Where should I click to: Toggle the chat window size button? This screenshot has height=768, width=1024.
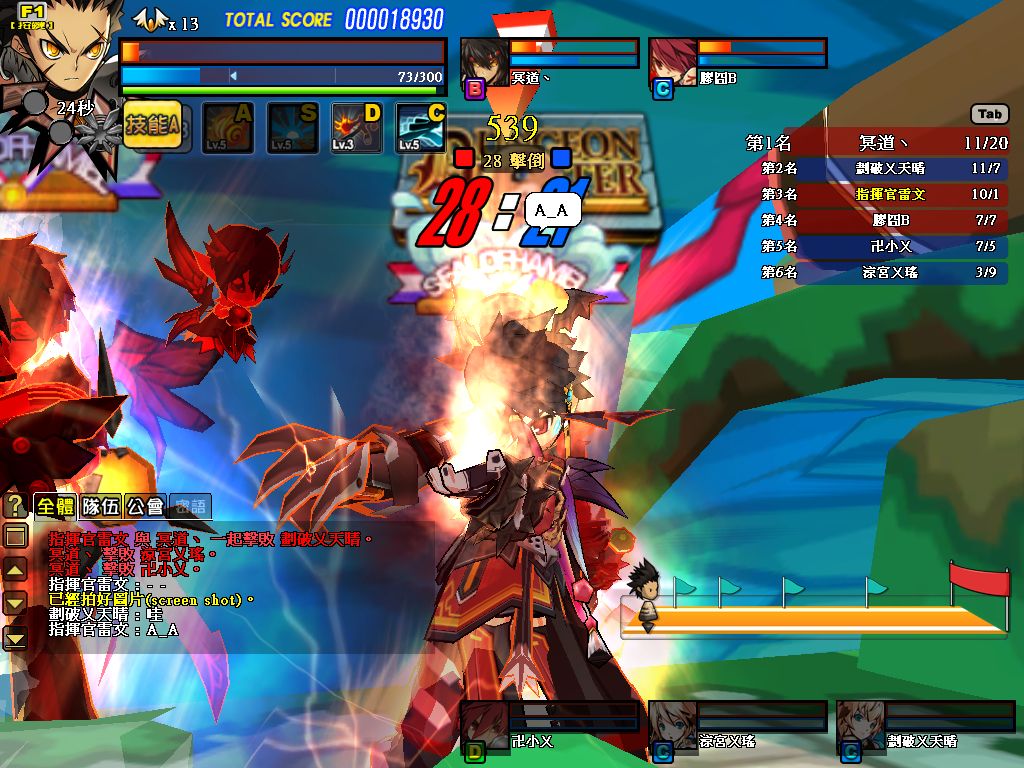point(16,536)
